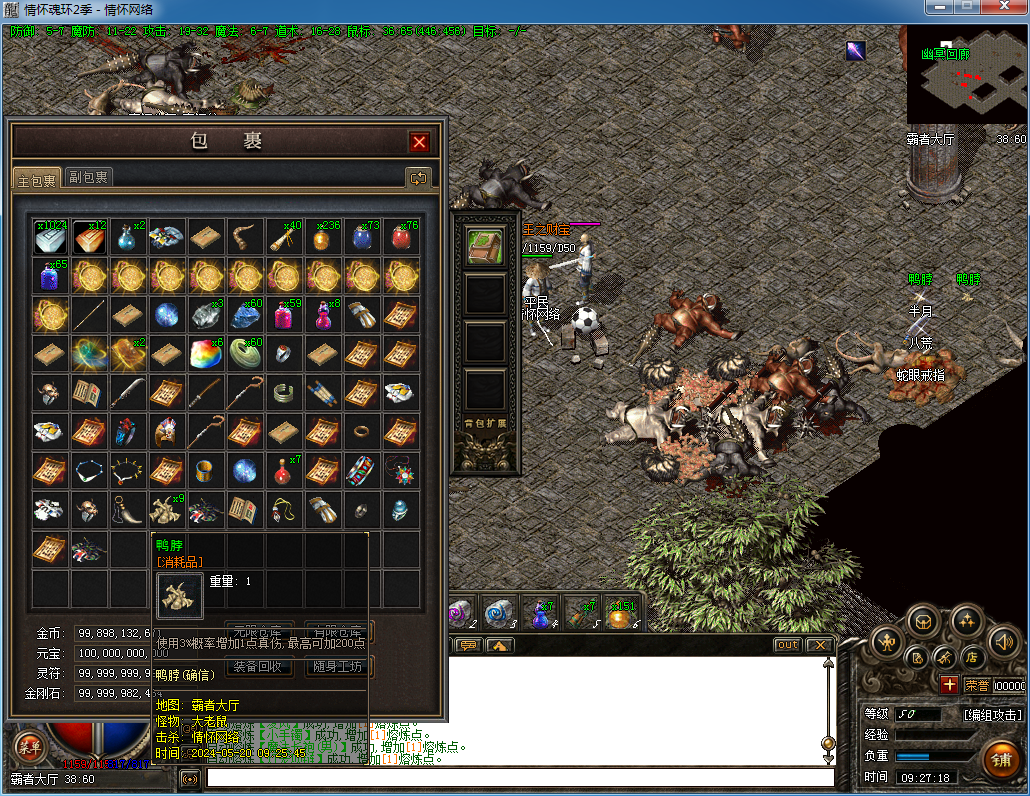Use the blue potion hotbar slot x7
Screen dimensions: 1030x796
tap(542, 613)
